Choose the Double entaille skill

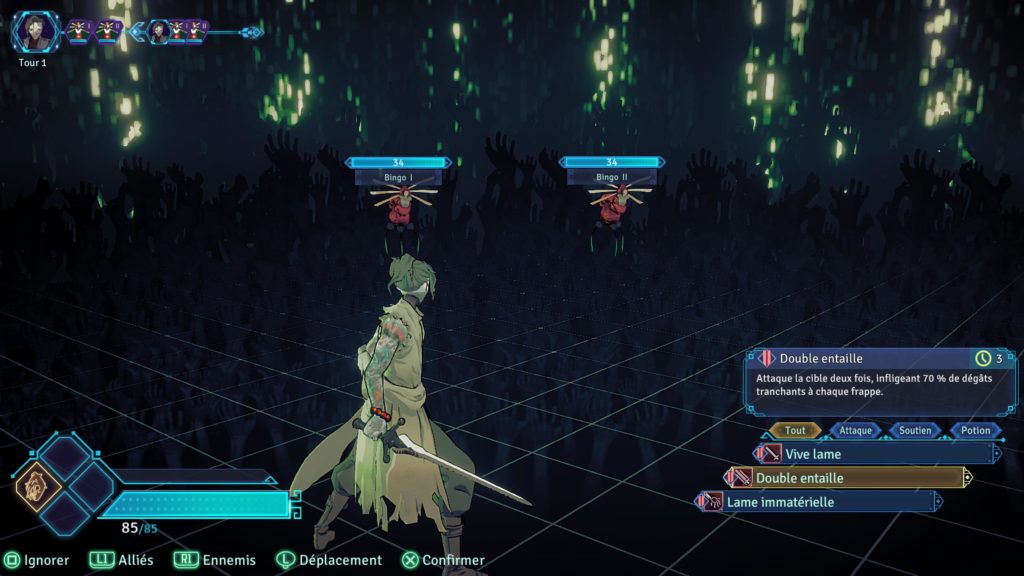[847, 478]
